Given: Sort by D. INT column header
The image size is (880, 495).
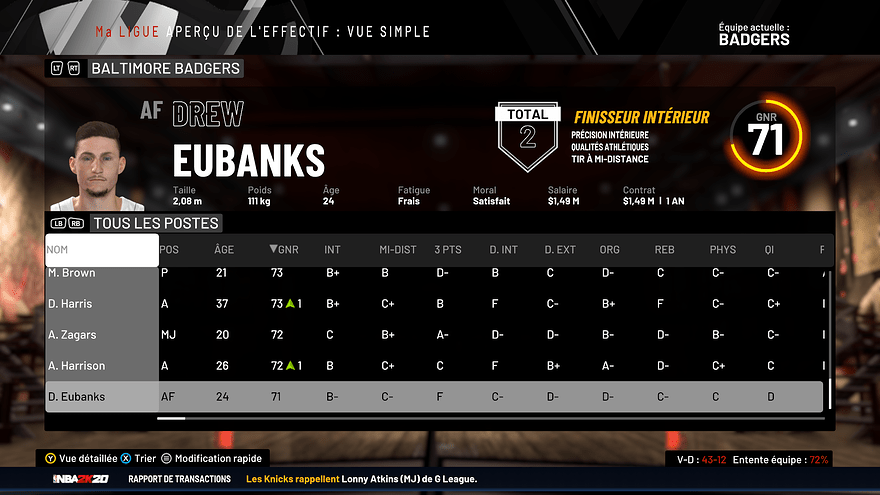Looking at the screenshot, I should [503, 249].
